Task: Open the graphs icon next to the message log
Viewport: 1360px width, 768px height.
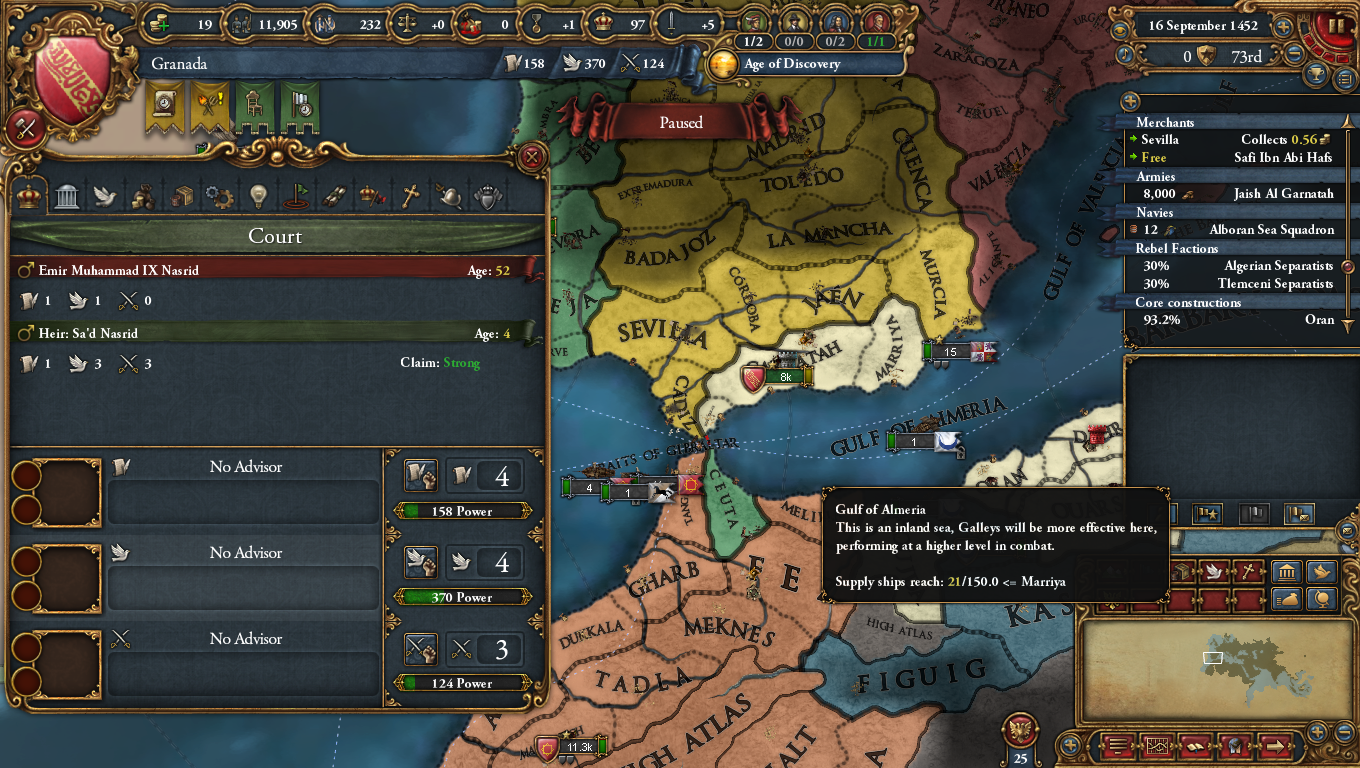Action: [1157, 747]
